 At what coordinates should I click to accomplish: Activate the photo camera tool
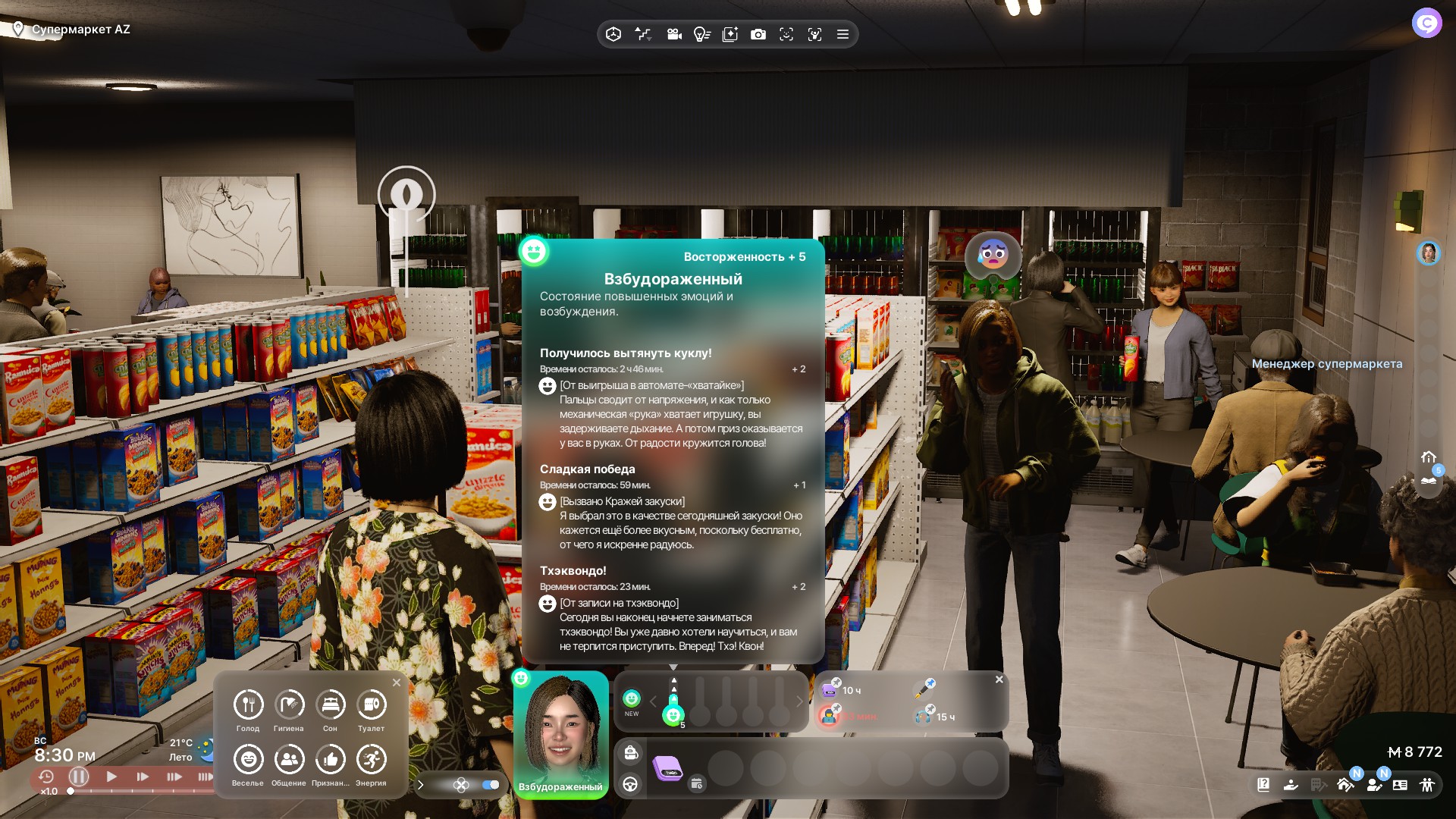[x=758, y=34]
